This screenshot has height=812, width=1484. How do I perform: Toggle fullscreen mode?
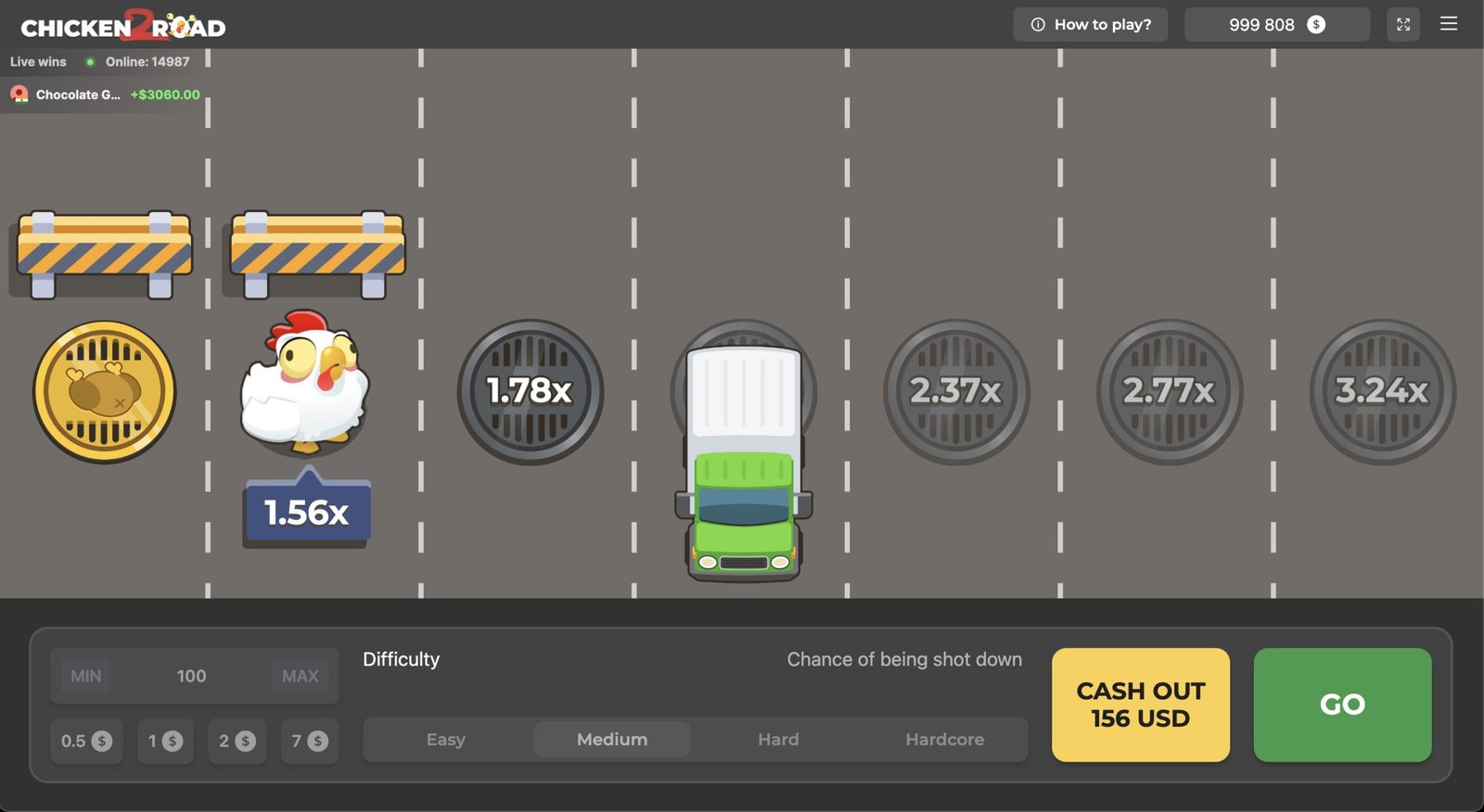[1402, 25]
